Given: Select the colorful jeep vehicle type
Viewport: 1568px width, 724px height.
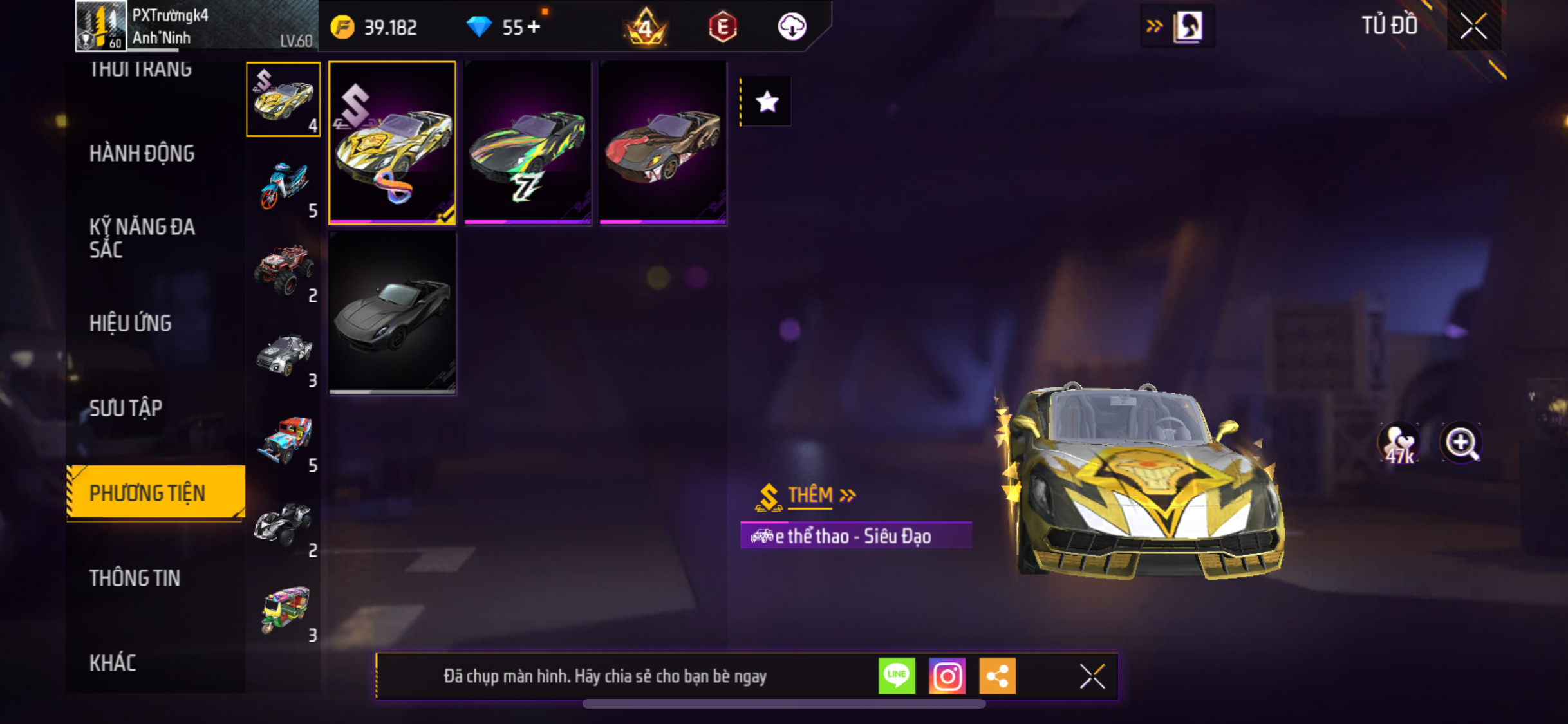Looking at the screenshot, I should pos(283,440).
